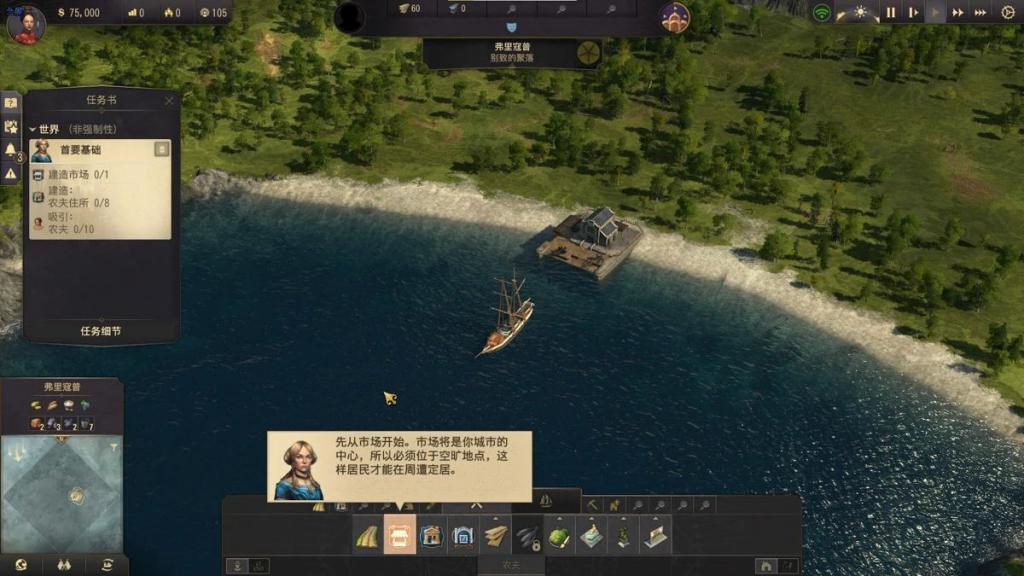This screenshot has height=576, width=1024.
Task: Open the ships tab above build bar
Action: coord(546,500)
